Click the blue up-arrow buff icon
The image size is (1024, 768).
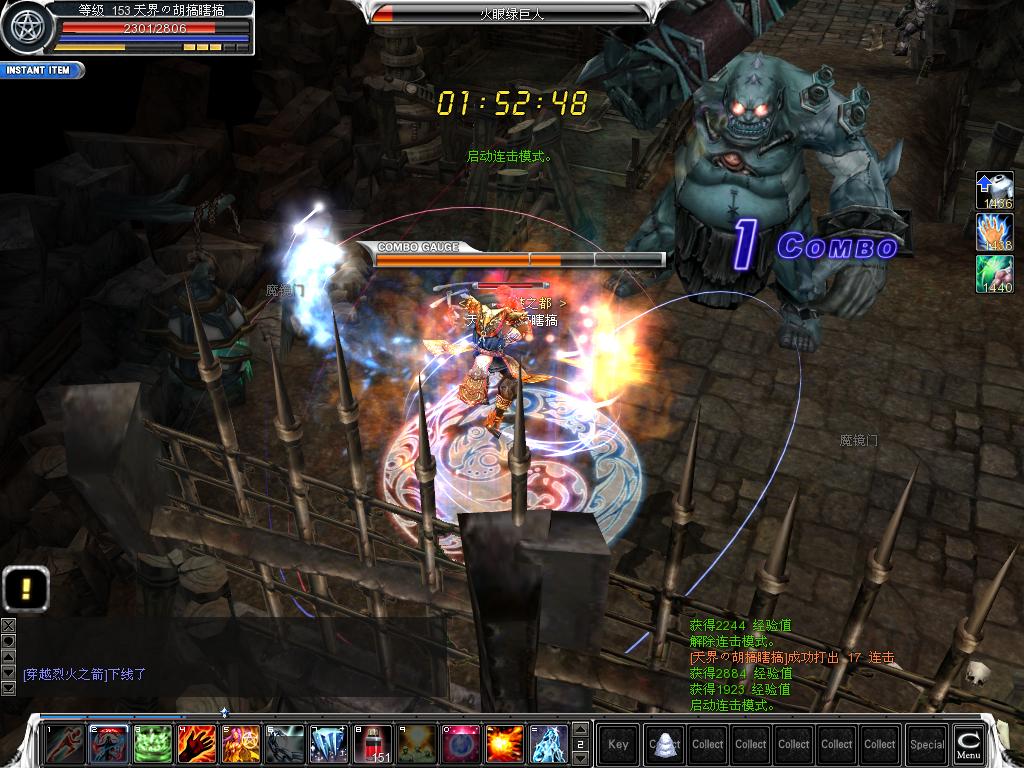[x=995, y=189]
